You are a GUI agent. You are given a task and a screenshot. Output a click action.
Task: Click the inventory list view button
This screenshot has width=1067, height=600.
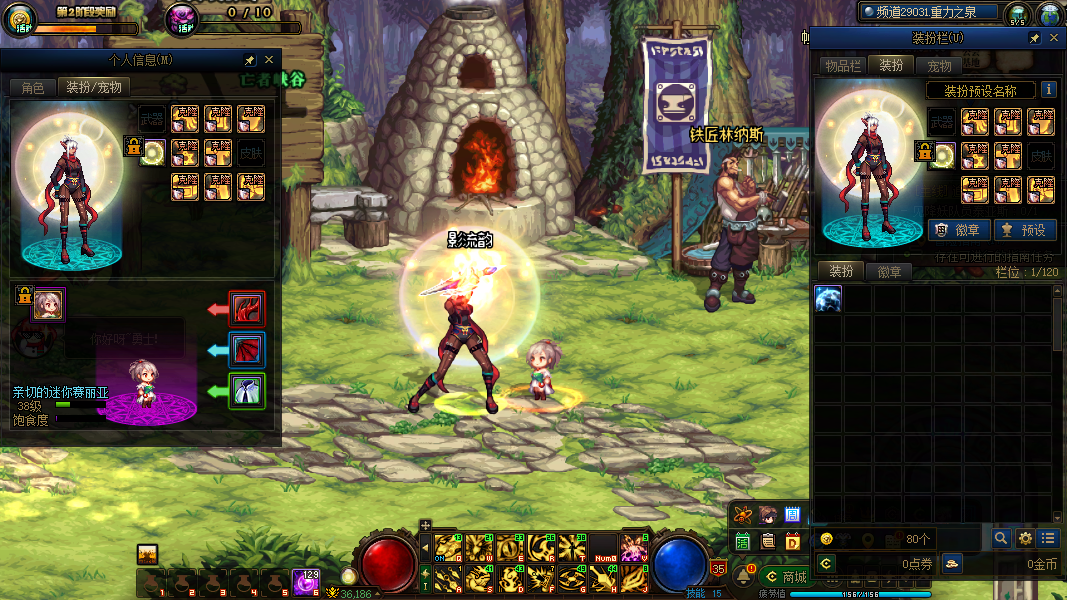point(1047,539)
